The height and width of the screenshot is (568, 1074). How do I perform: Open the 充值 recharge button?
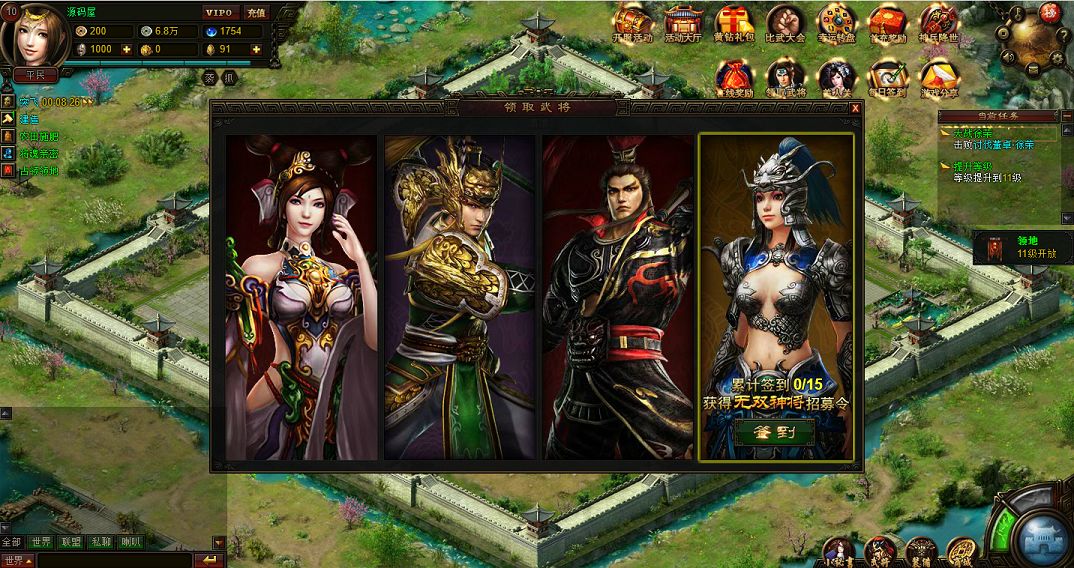[x=255, y=13]
